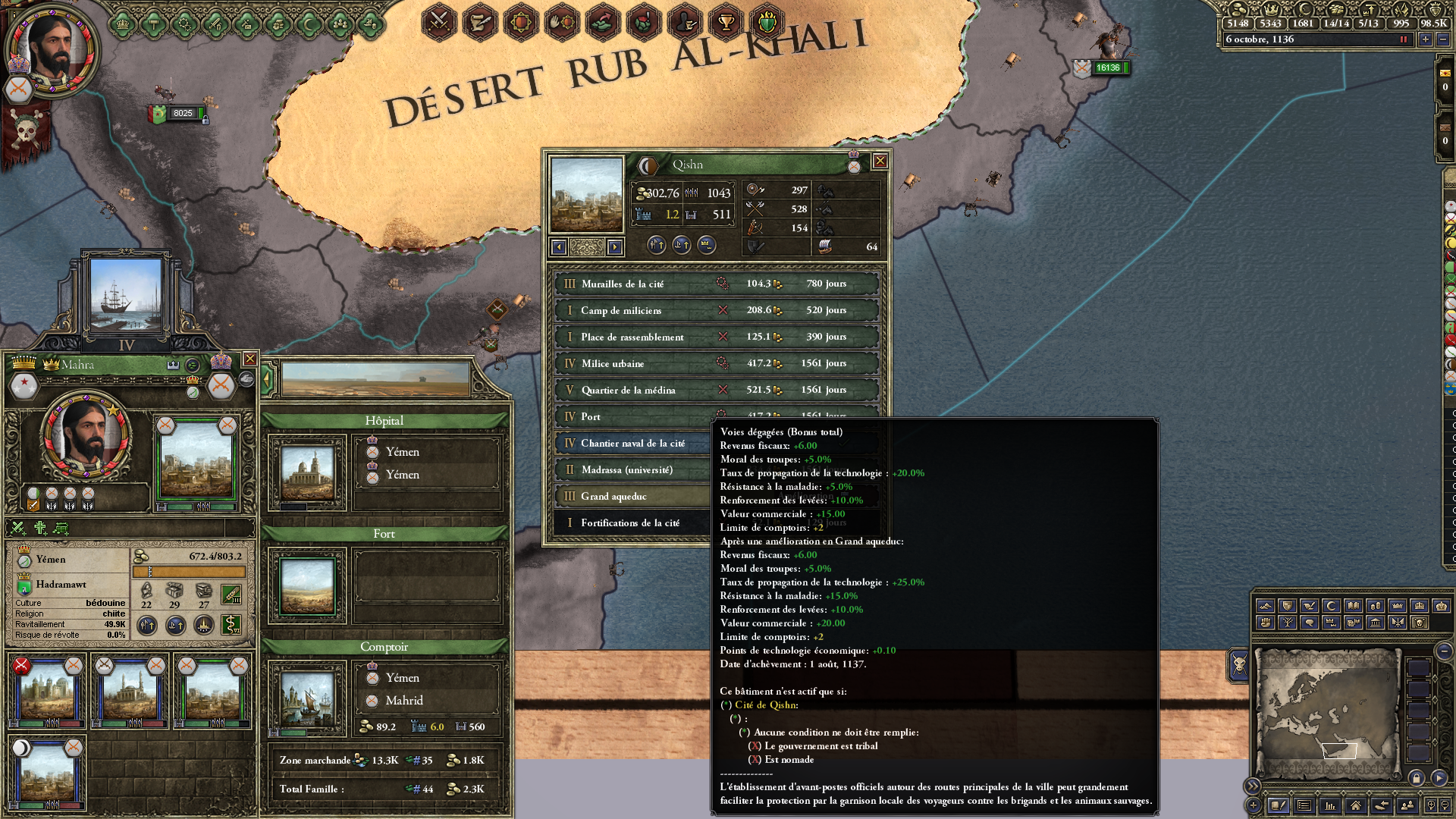Click the green treasure chest icon in the Mahra panel
Viewport: 1456px width, 819px height.
60,529
